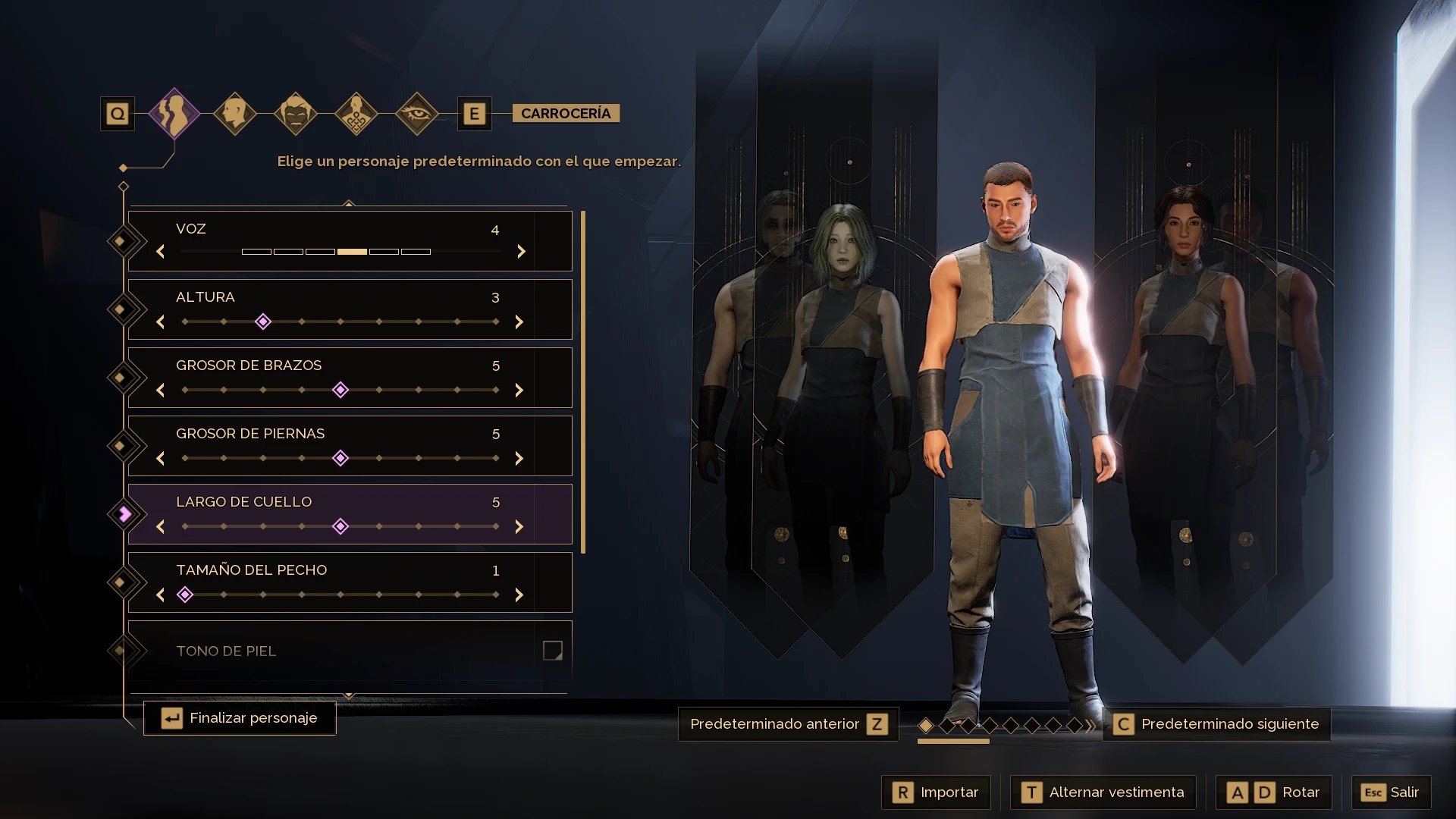
Task: Increase Tamaño del Pecho with right arrow
Action: pyautogui.click(x=519, y=595)
